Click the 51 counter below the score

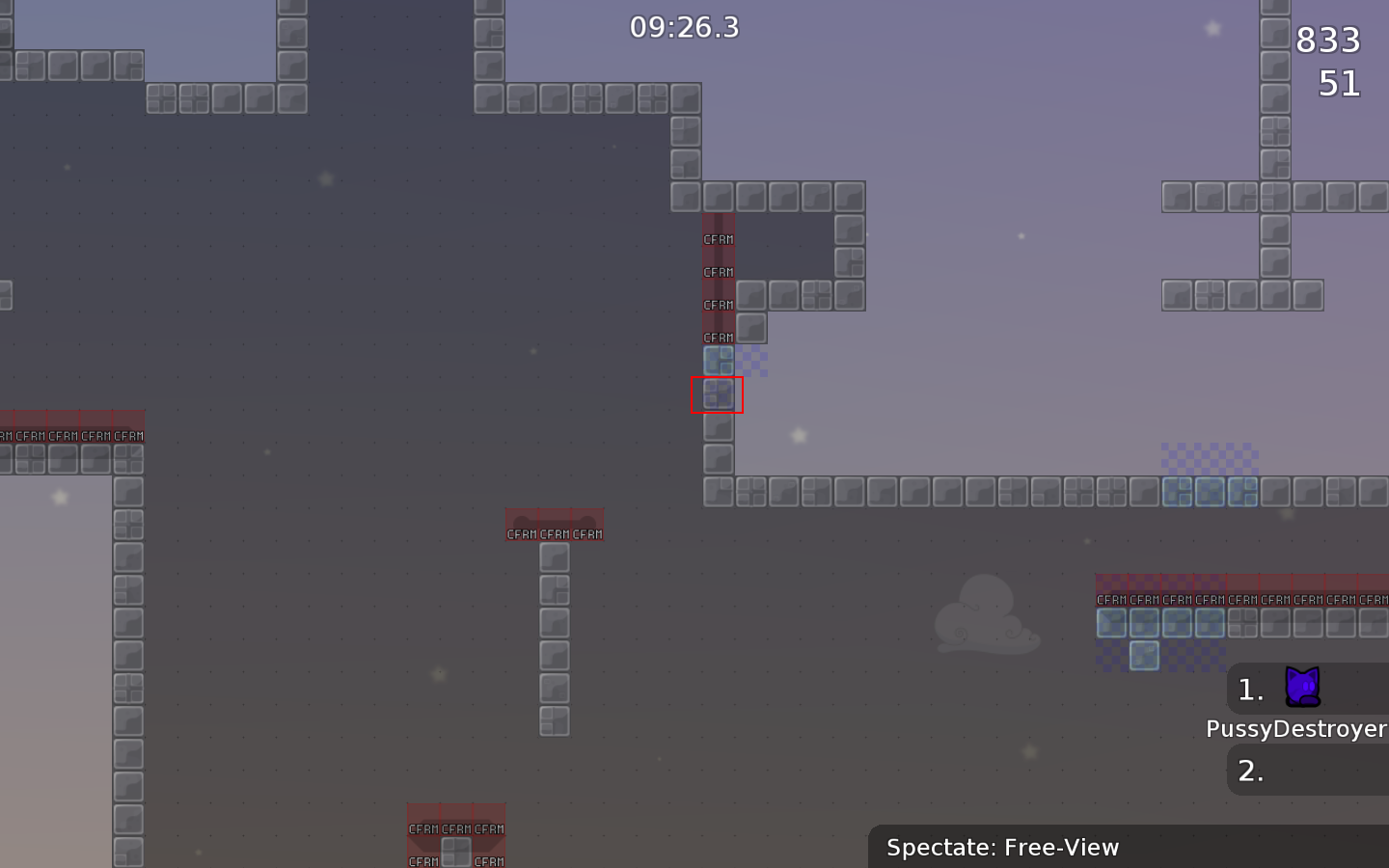[1340, 85]
